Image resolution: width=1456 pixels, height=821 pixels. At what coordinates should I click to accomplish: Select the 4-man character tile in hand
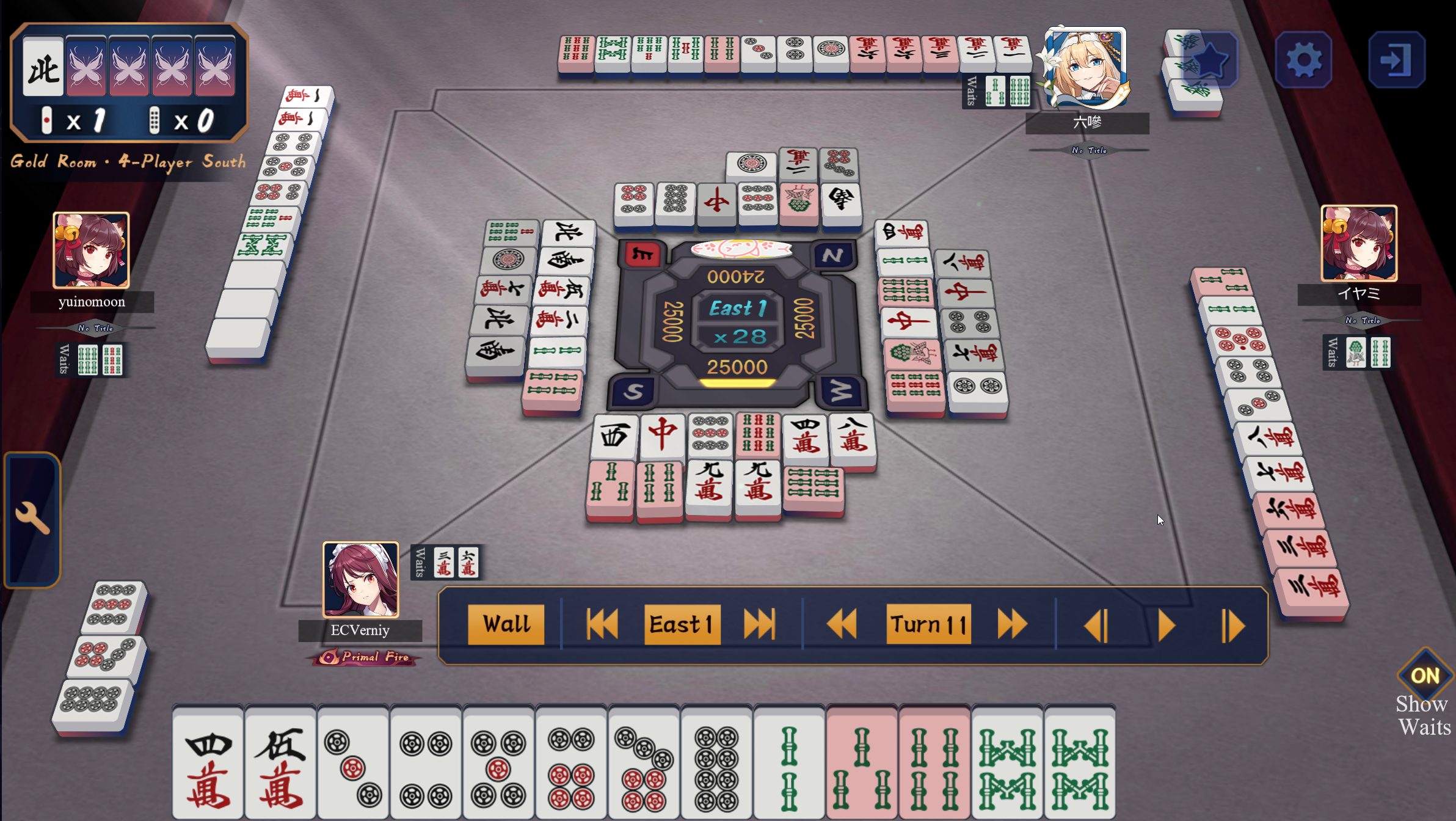pos(208,764)
